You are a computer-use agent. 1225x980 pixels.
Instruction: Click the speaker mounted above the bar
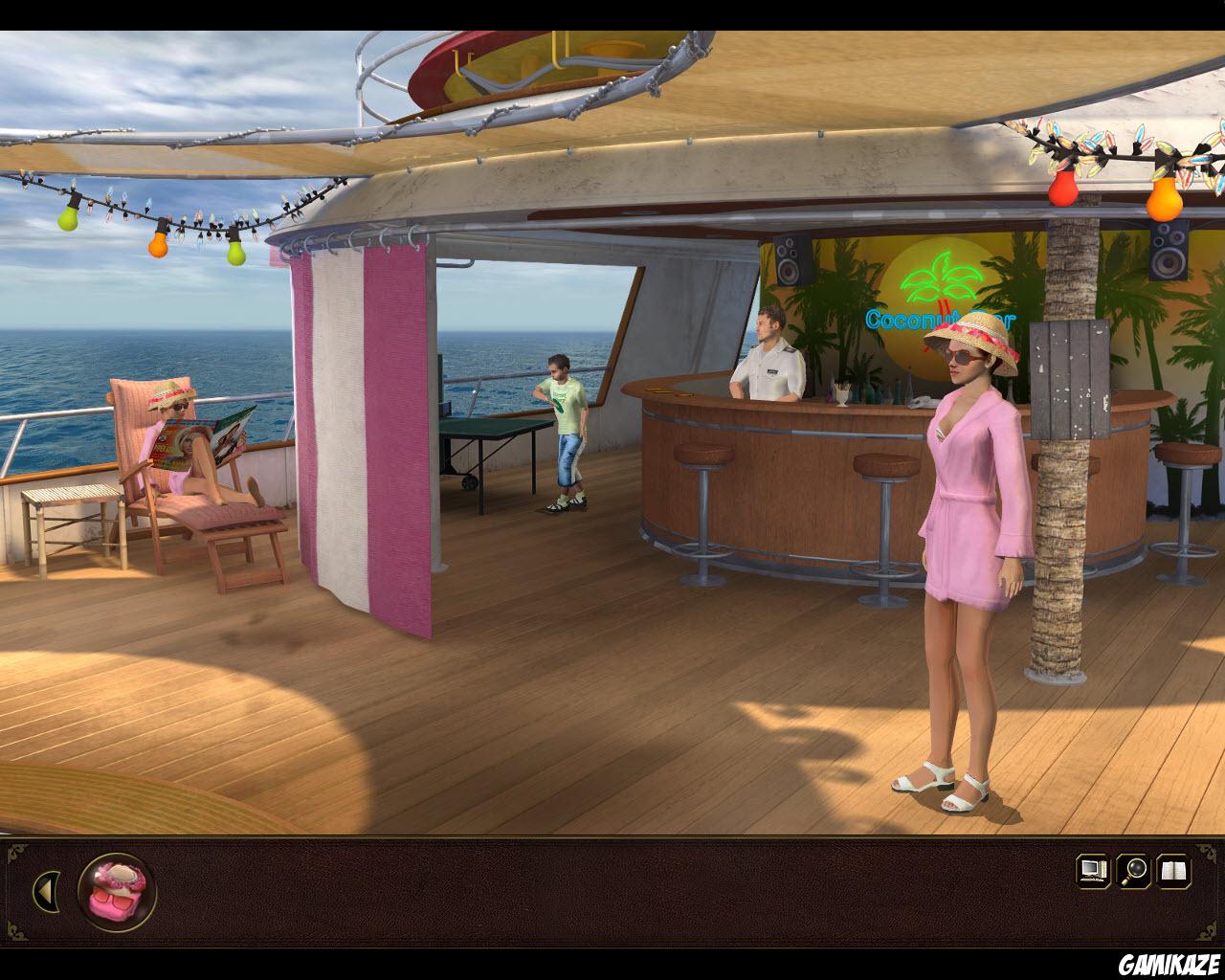pos(787,258)
